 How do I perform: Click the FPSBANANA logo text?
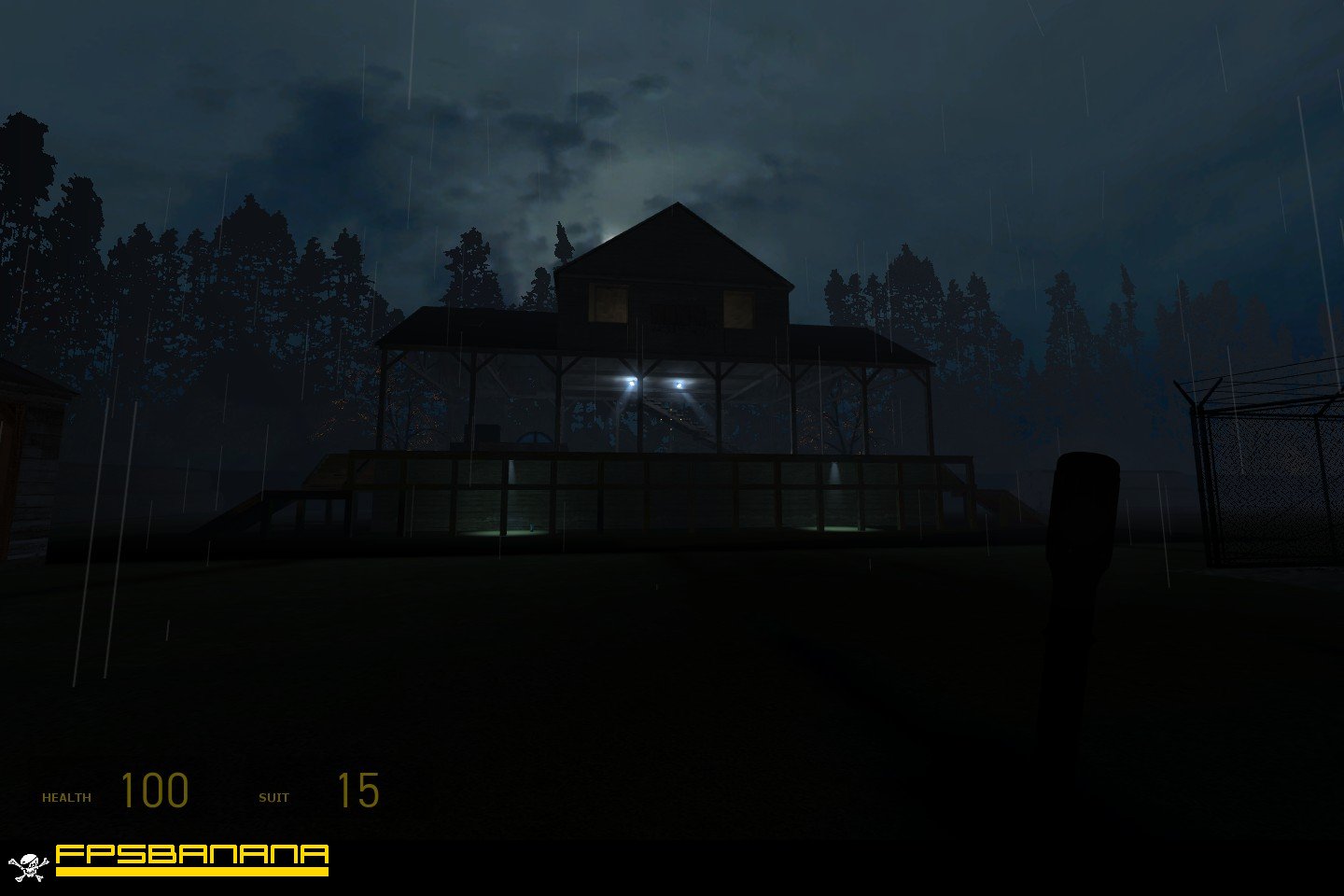[x=190, y=853]
